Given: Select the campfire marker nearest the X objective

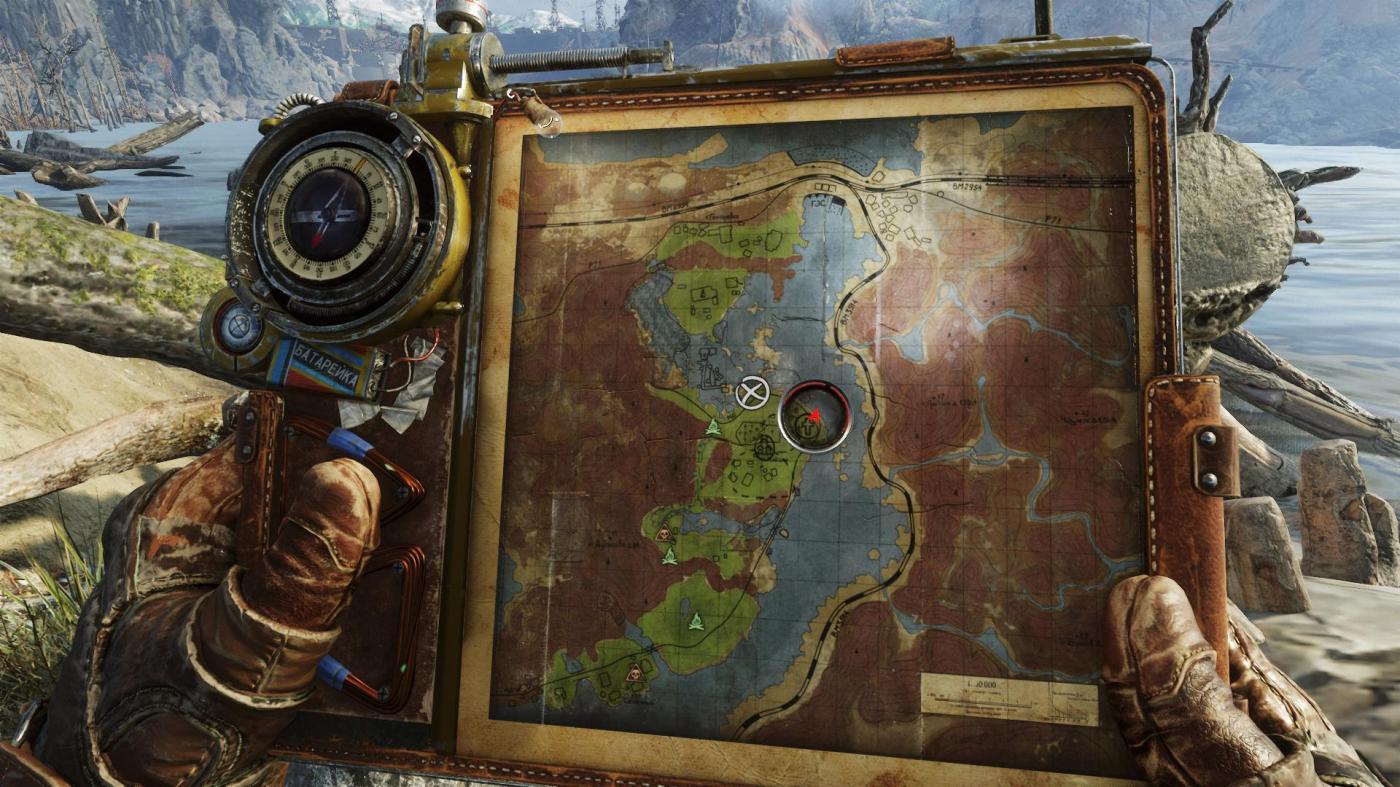Looking at the screenshot, I should (713, 428).
